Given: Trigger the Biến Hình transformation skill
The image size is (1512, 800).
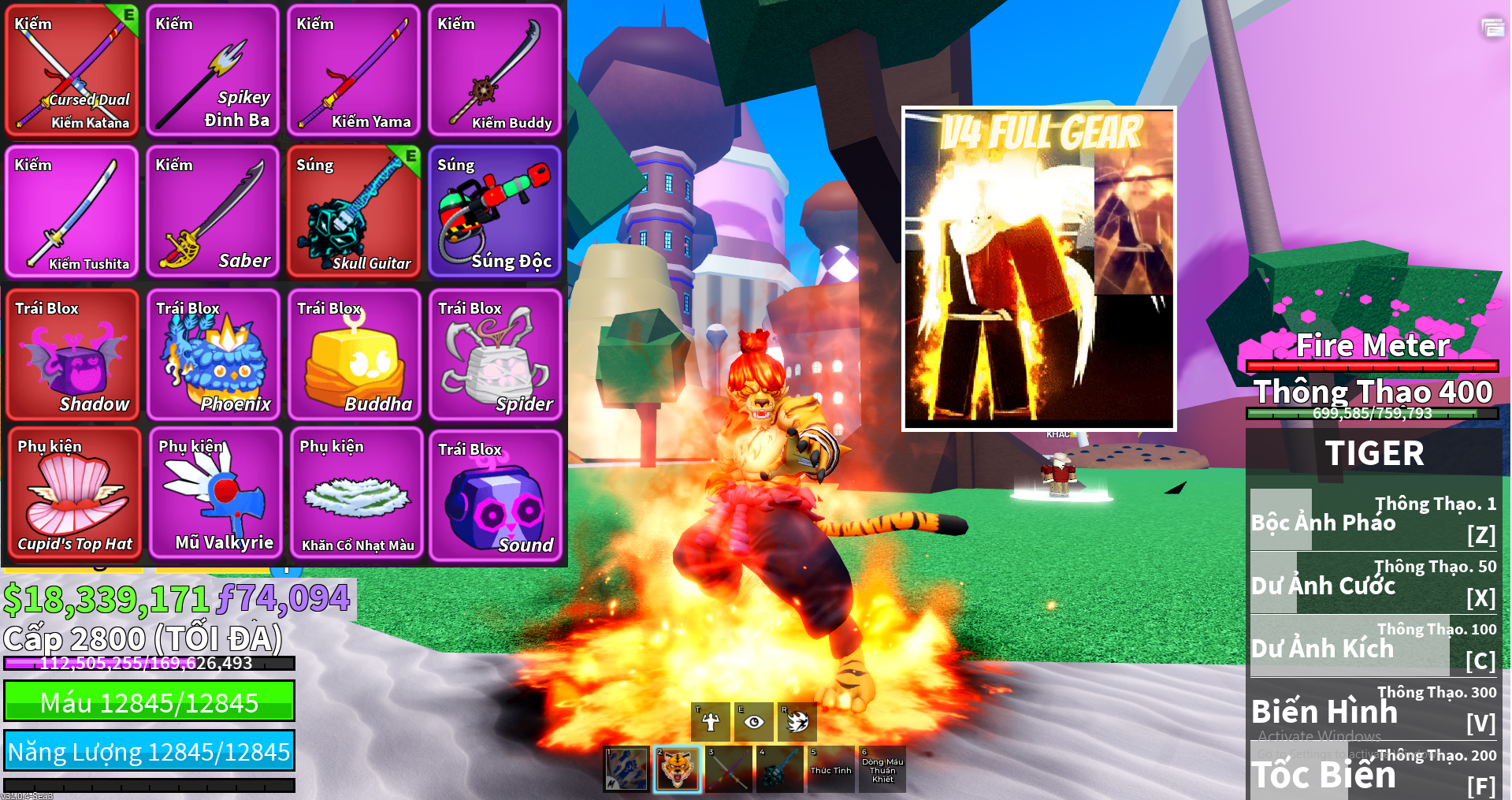Looking at the screenshot, I should pos(1373,709).
